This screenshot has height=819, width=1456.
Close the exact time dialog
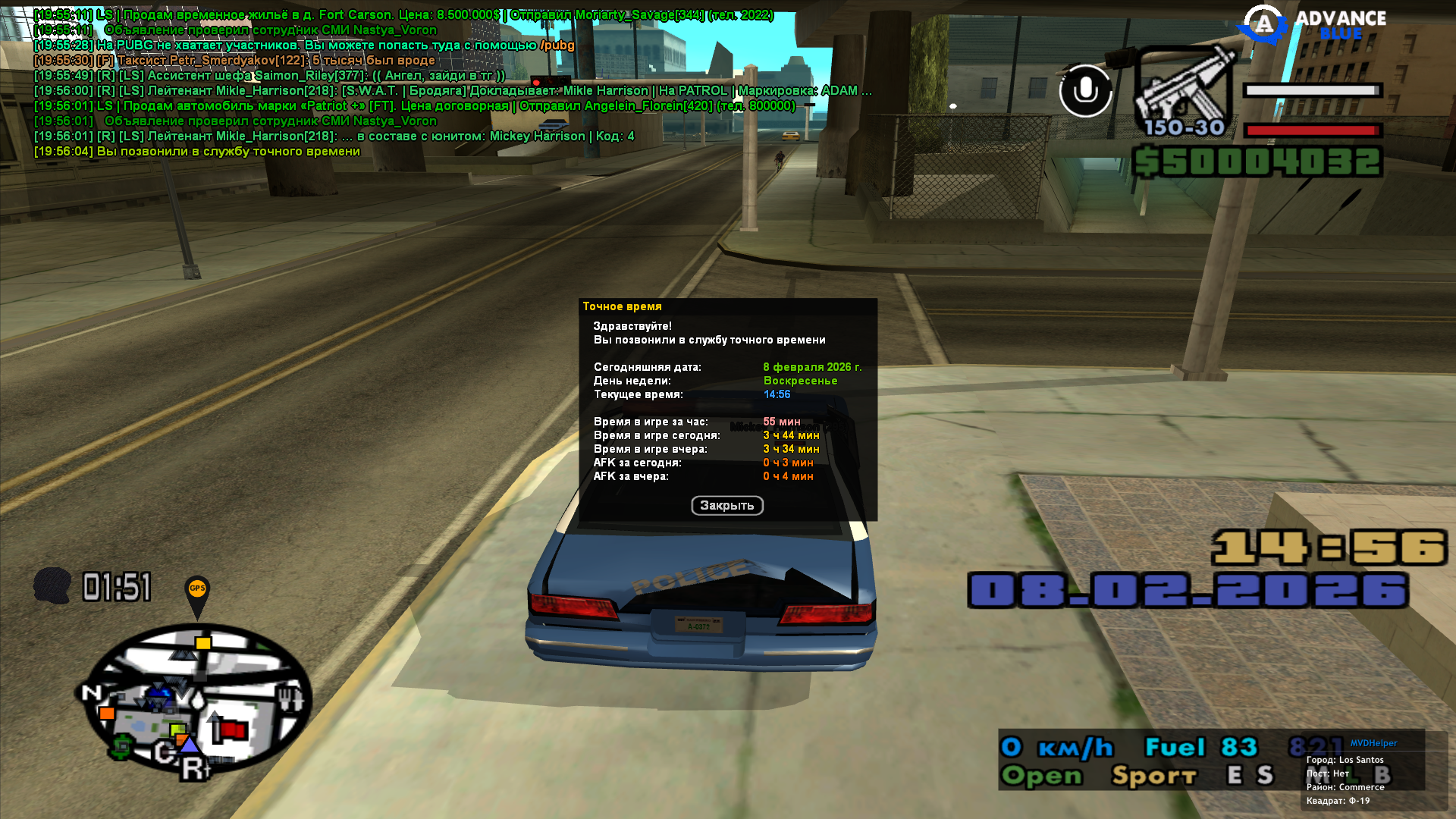pos(726,506)
